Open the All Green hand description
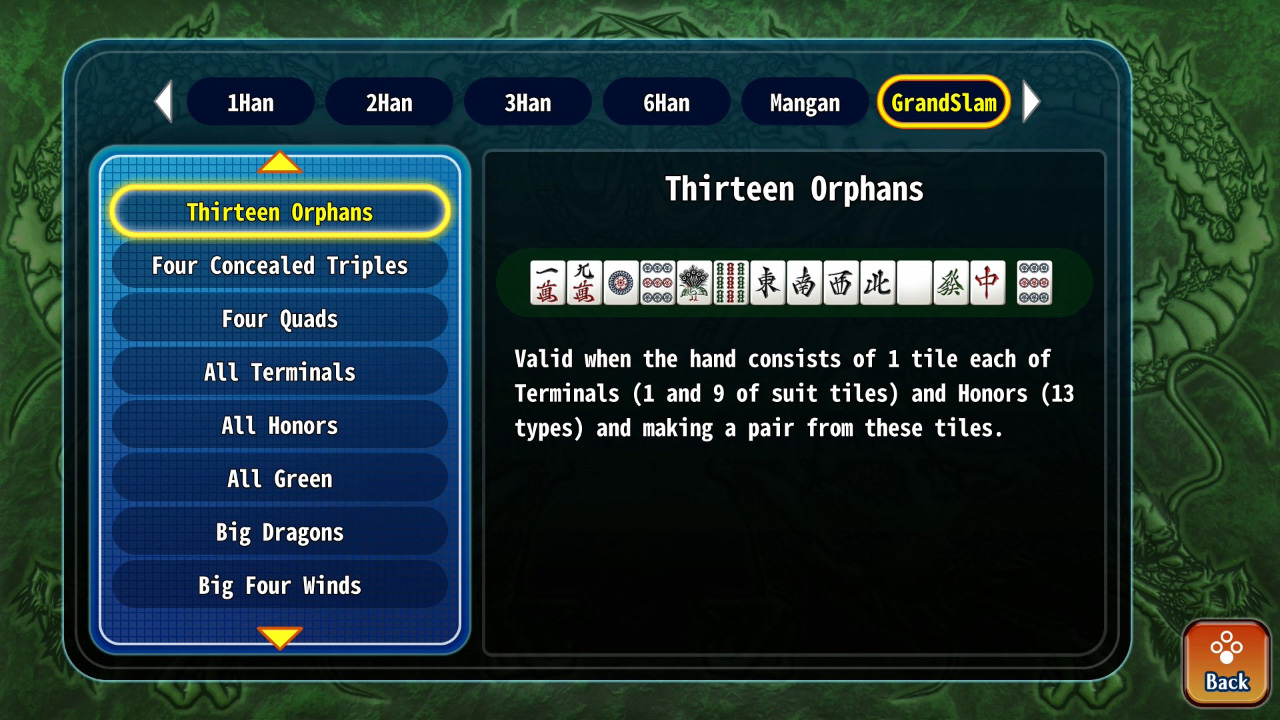 coord(278,478)
